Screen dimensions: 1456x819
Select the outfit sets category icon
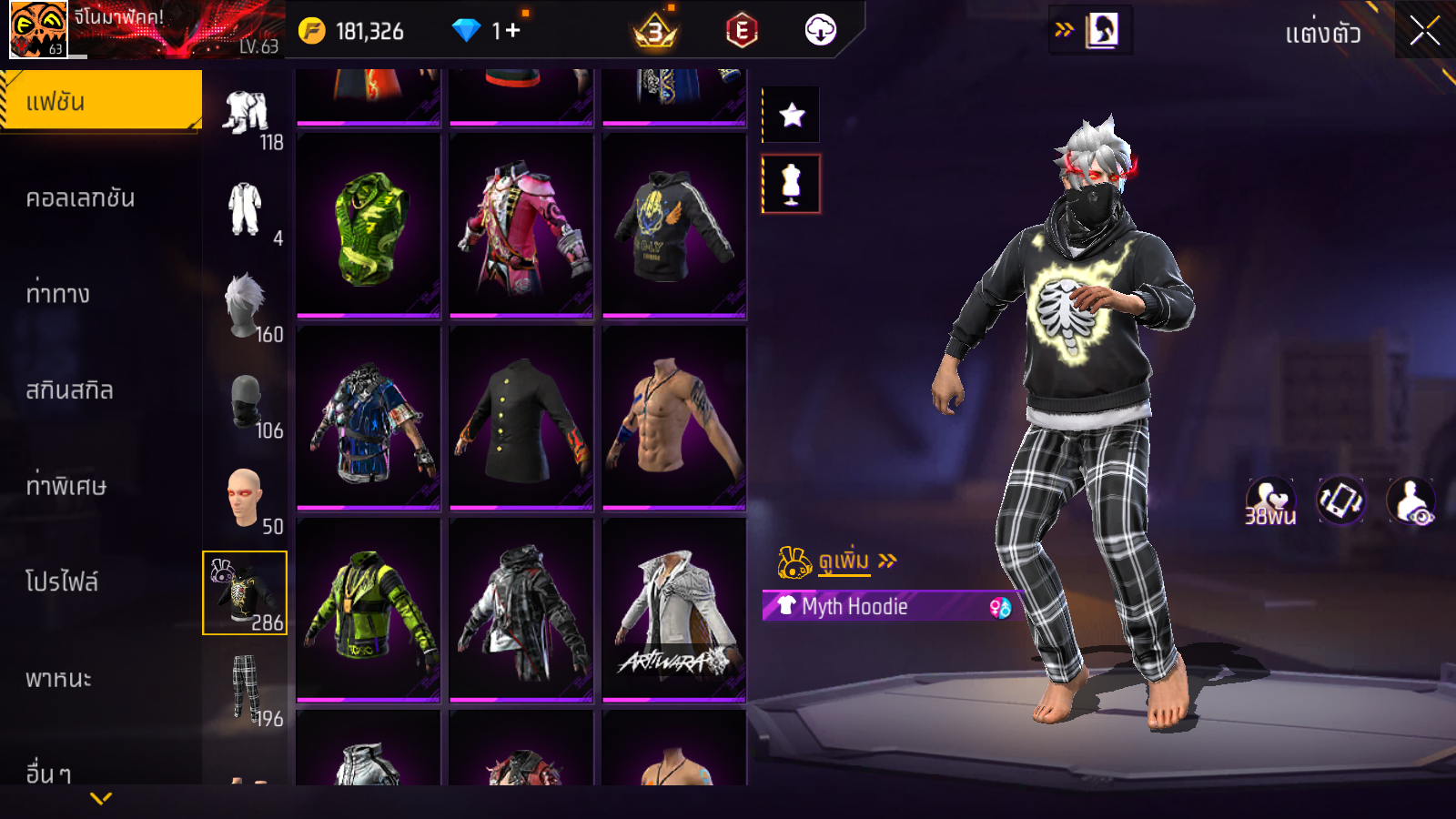point(246,113)
